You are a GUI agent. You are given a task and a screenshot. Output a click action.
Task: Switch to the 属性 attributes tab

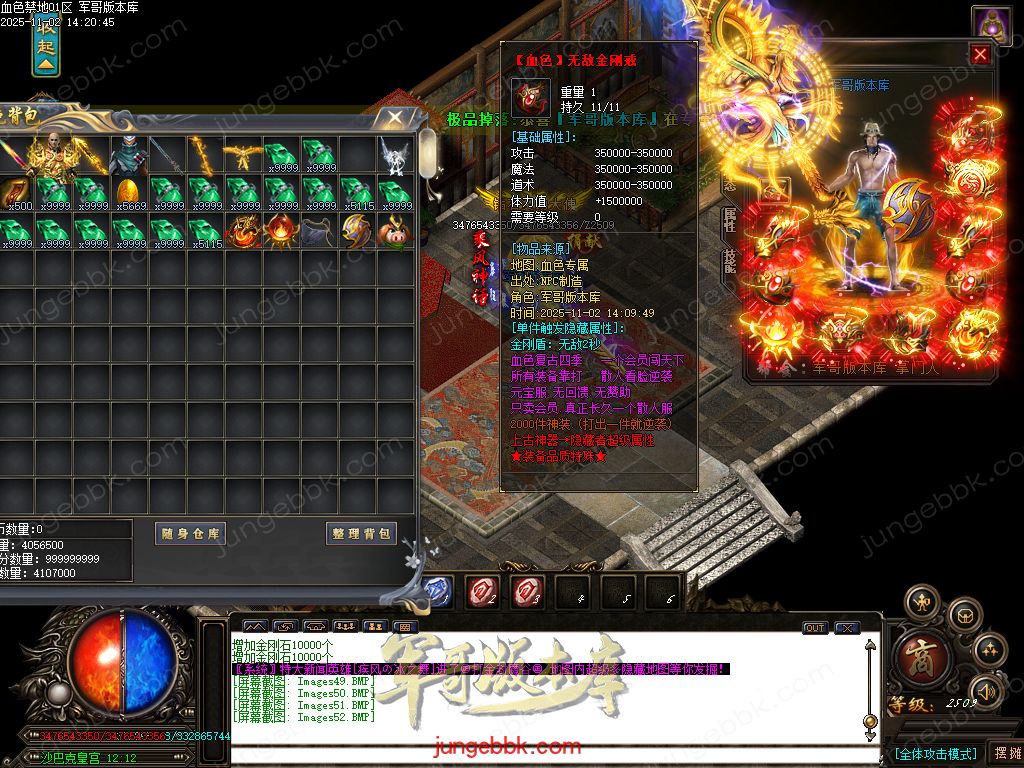(x=729, y=220)
